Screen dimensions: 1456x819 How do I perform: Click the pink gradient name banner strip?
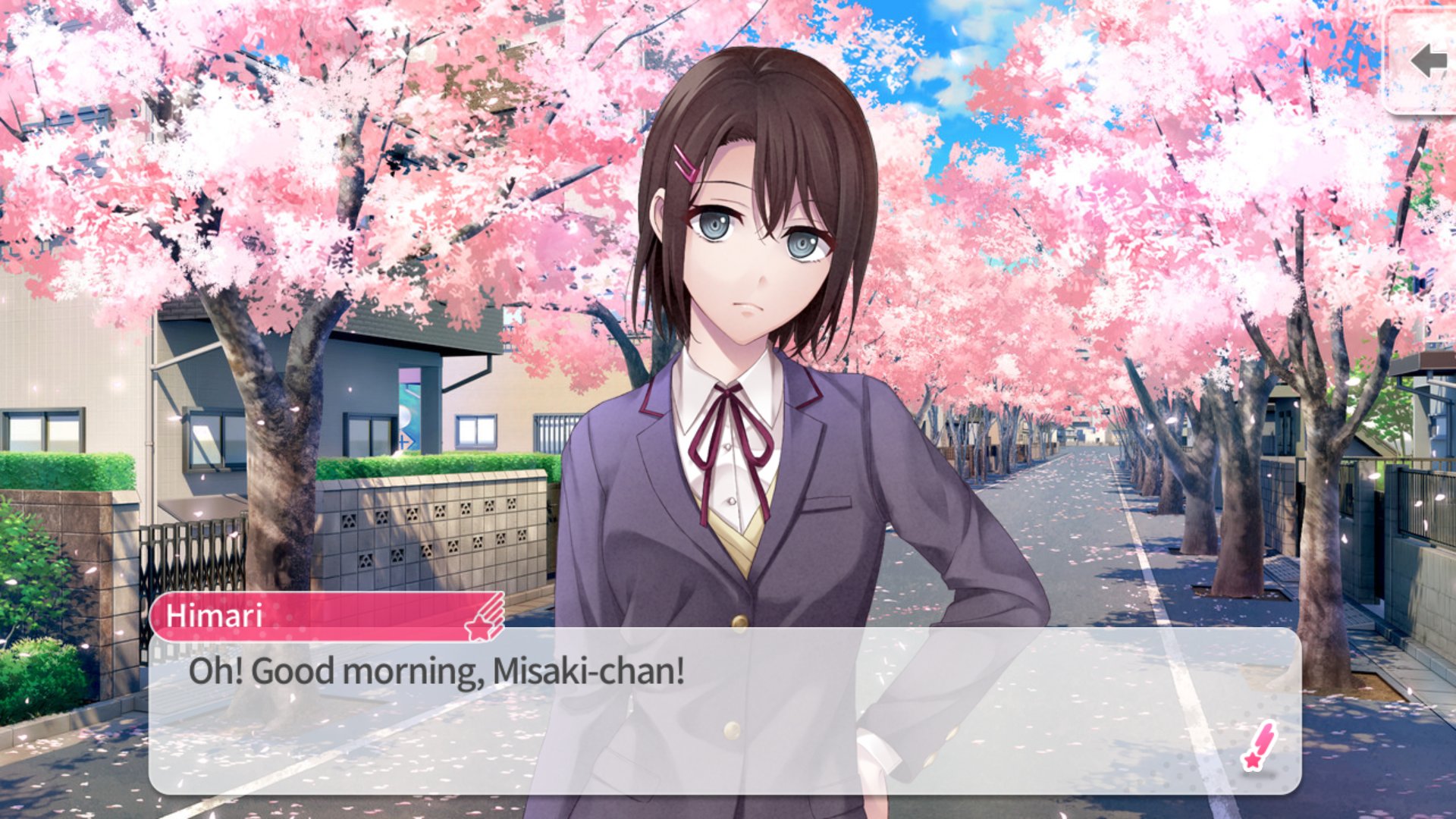coord(318,617)
